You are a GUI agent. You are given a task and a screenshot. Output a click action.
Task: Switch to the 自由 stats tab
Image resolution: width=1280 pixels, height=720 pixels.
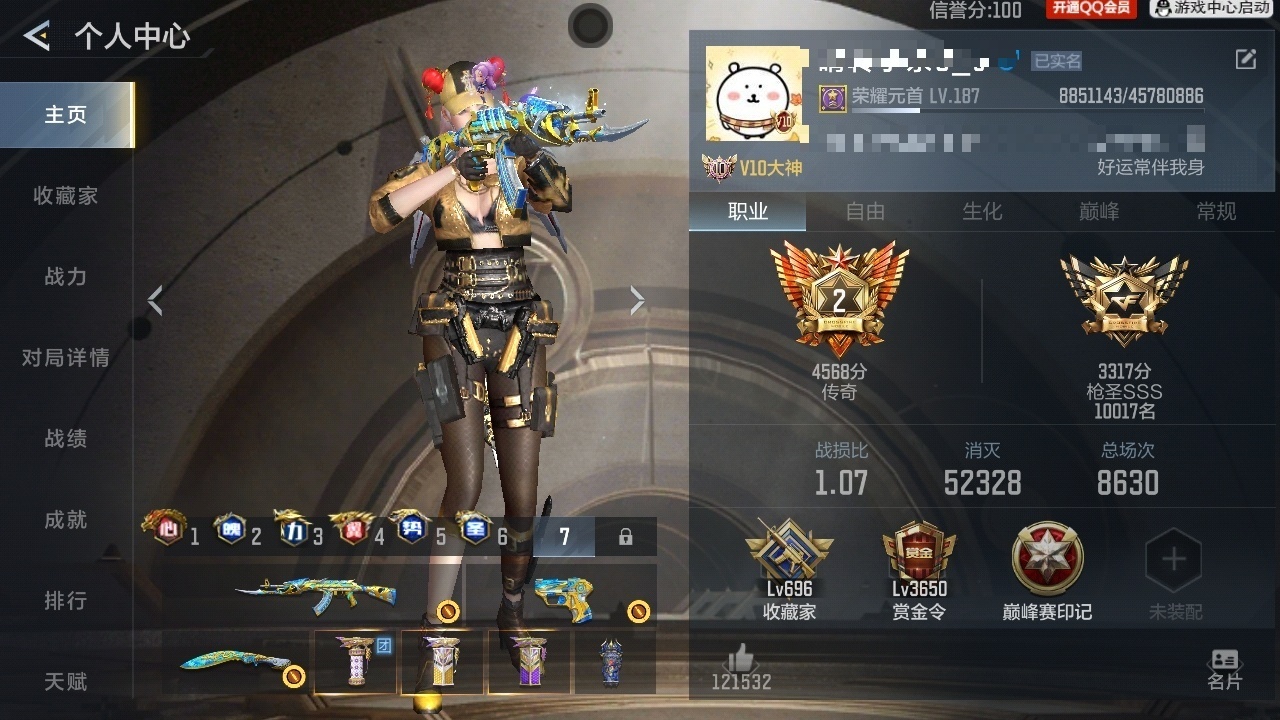[865, 211]
